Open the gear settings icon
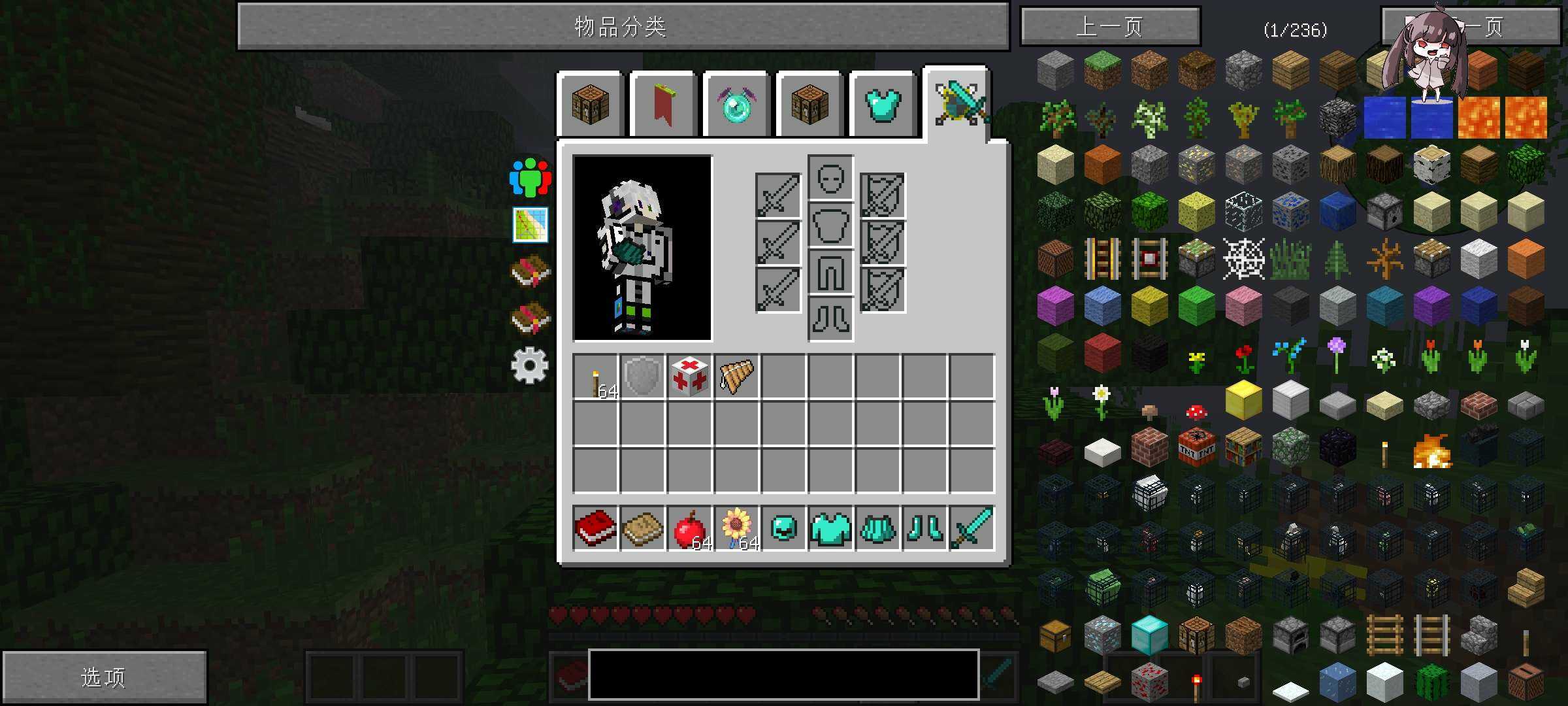The height and width of the screenshot is (706, 1568). click(x=530, y=365)
